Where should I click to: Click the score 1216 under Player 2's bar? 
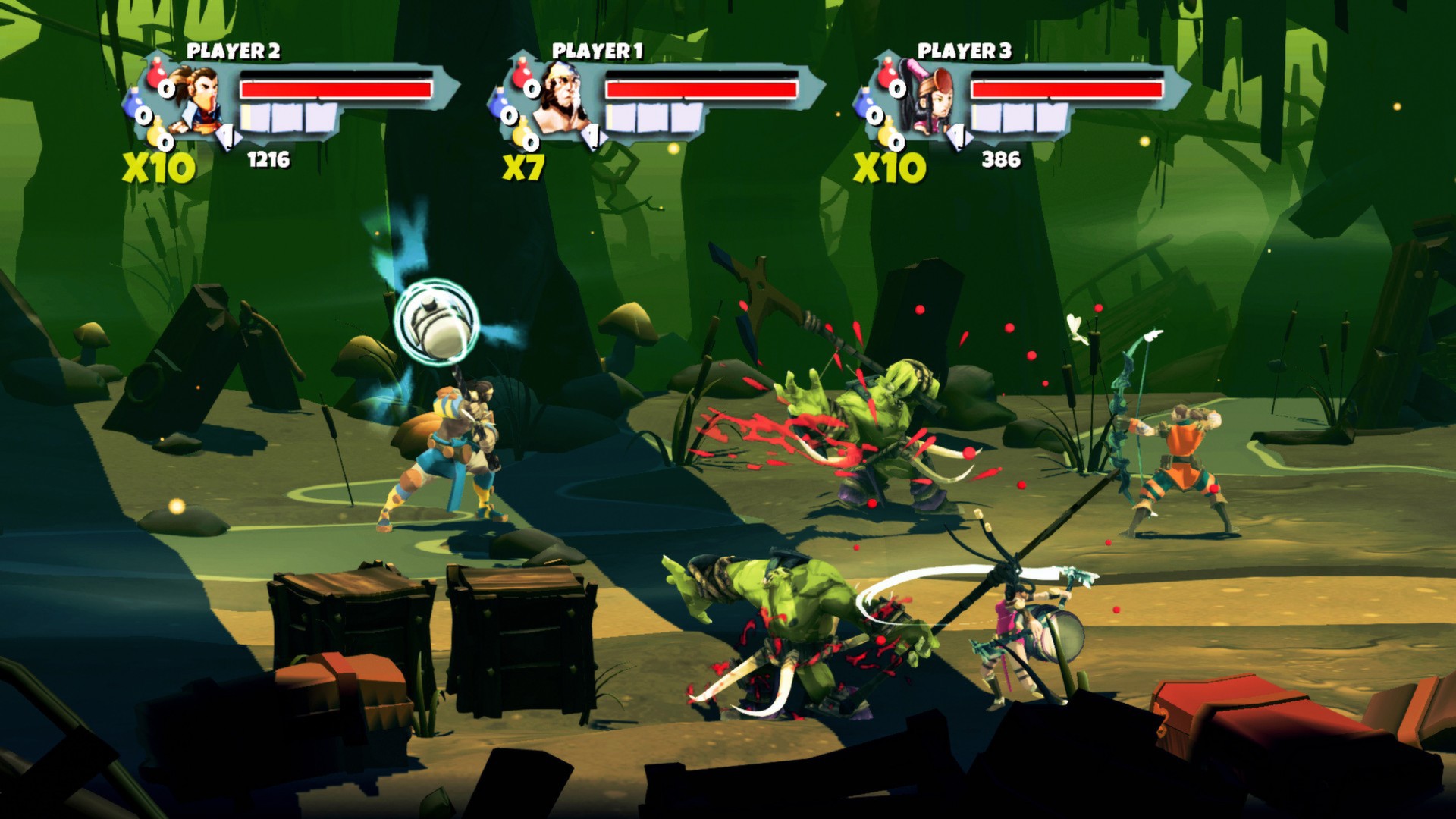(x=268, y=158)
